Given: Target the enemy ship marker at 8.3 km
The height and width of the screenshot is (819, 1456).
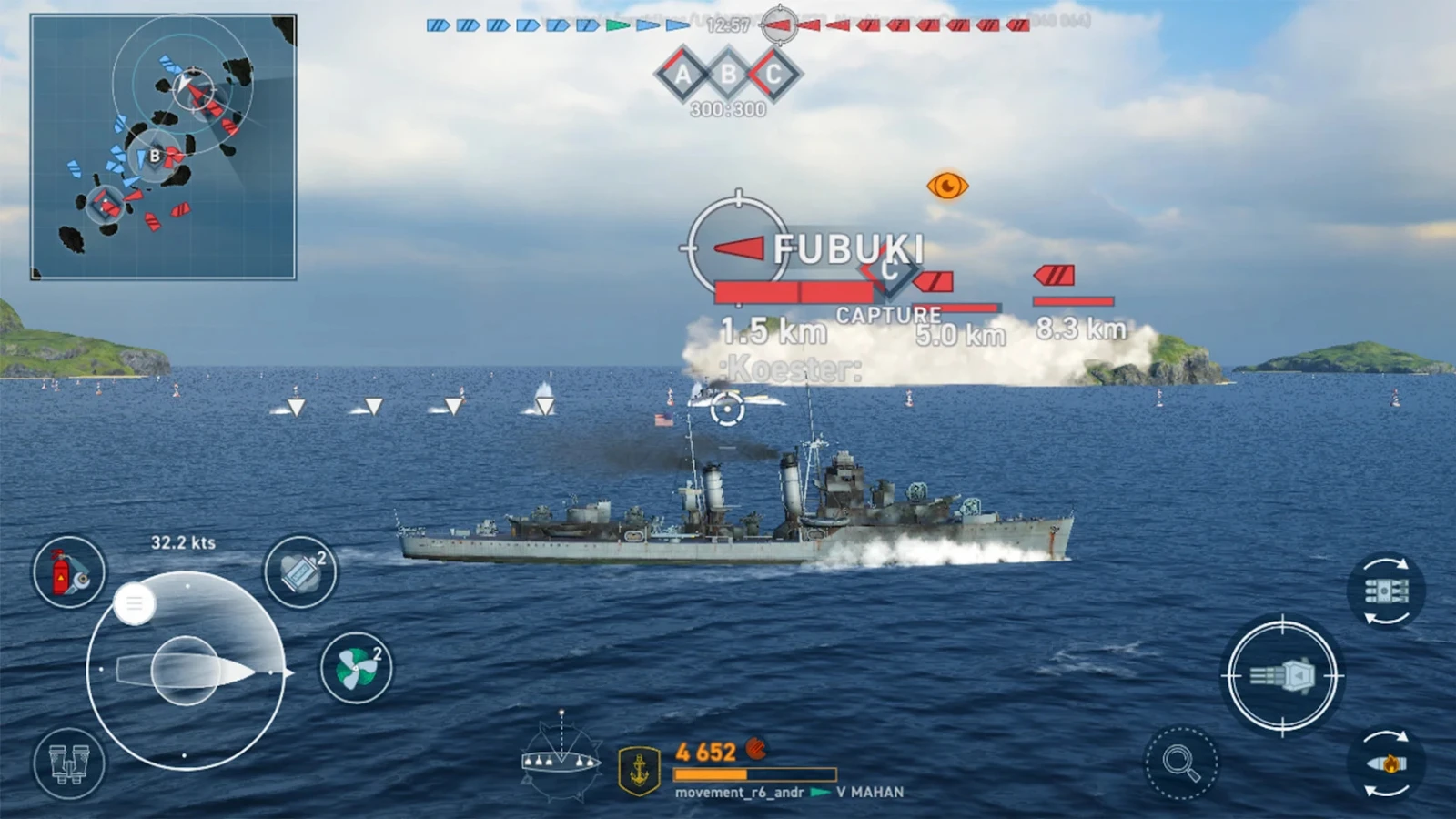Looking at the screenshot, I should click(1055, 275).
